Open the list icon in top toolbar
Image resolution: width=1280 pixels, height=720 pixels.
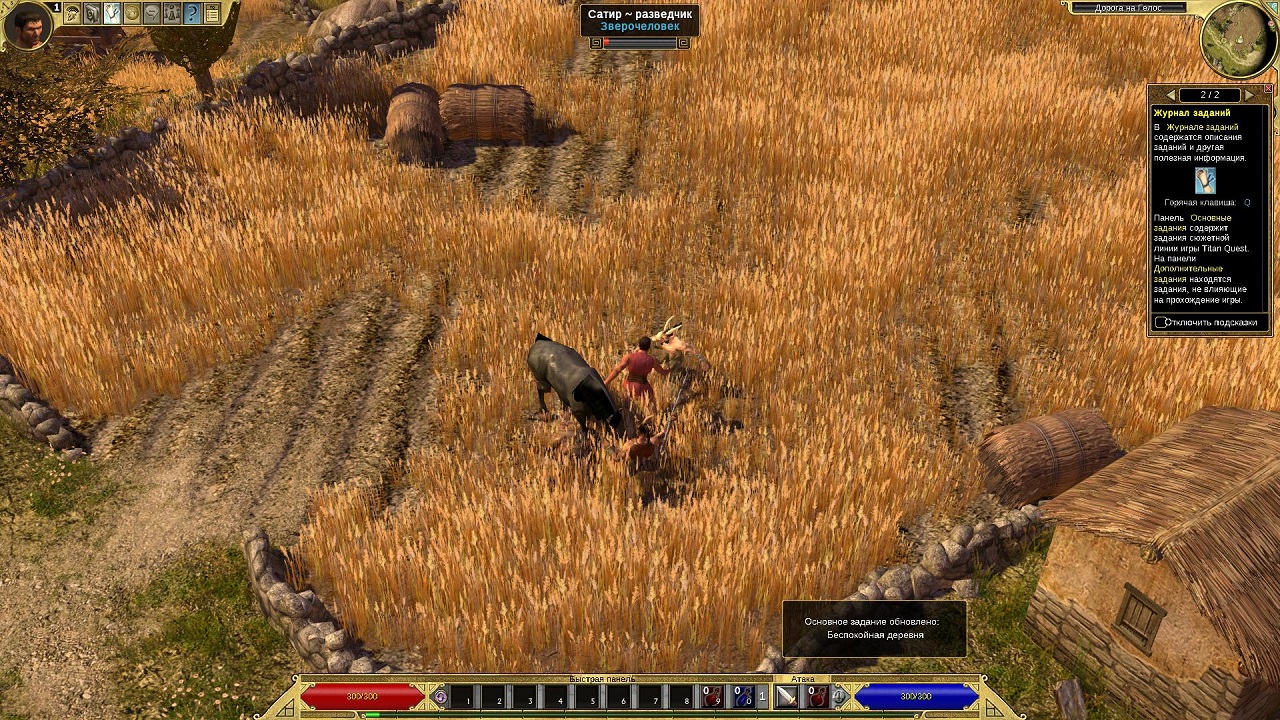click(x=212, y=14)
